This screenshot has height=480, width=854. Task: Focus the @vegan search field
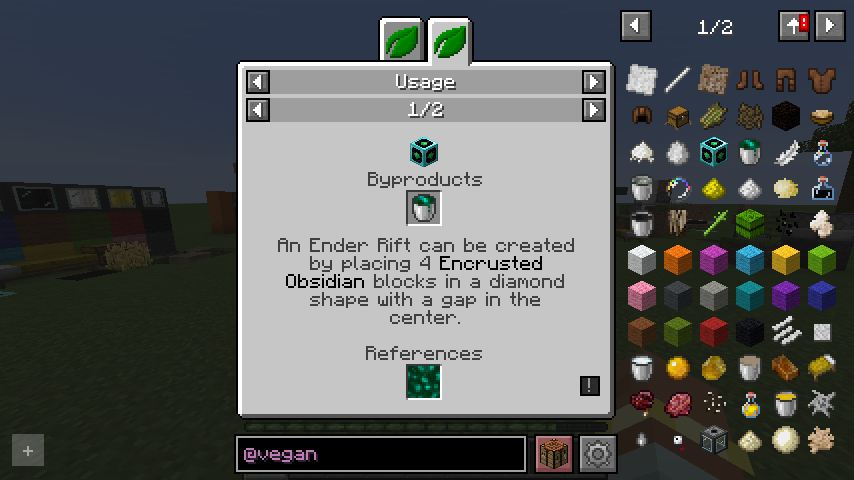[x=381, y=454]
